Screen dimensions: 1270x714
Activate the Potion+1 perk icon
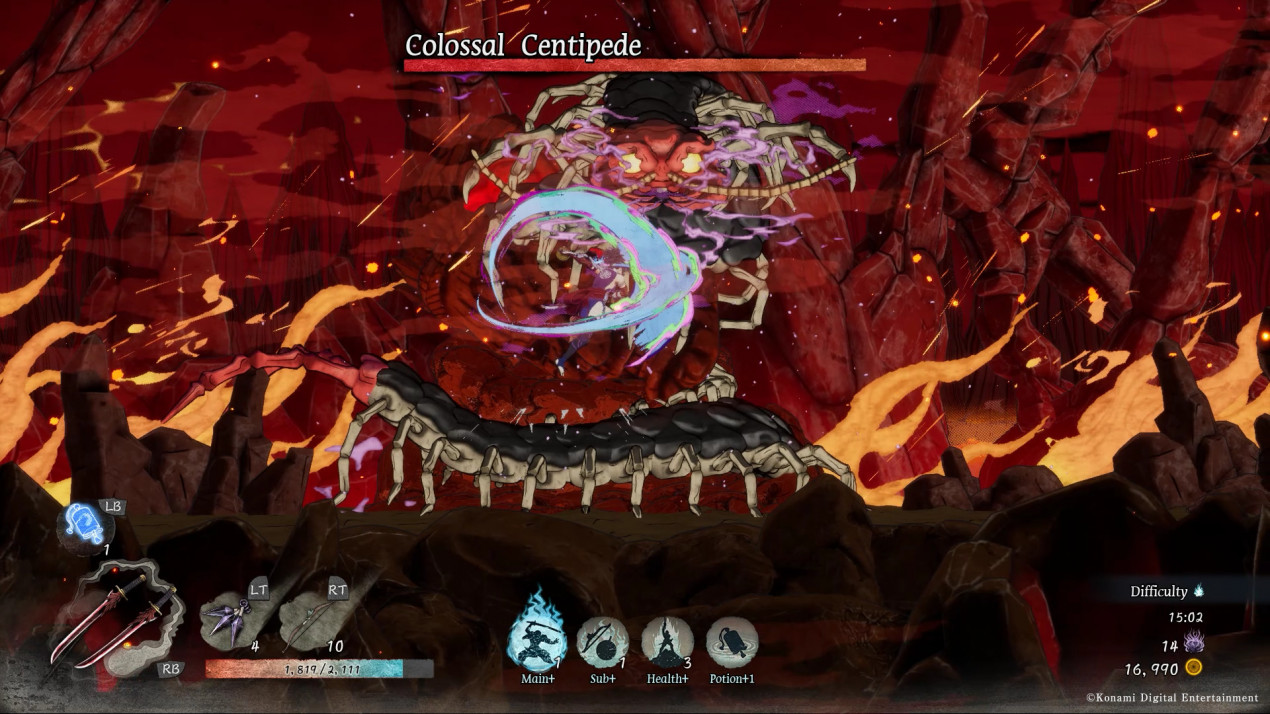point(732,642)
